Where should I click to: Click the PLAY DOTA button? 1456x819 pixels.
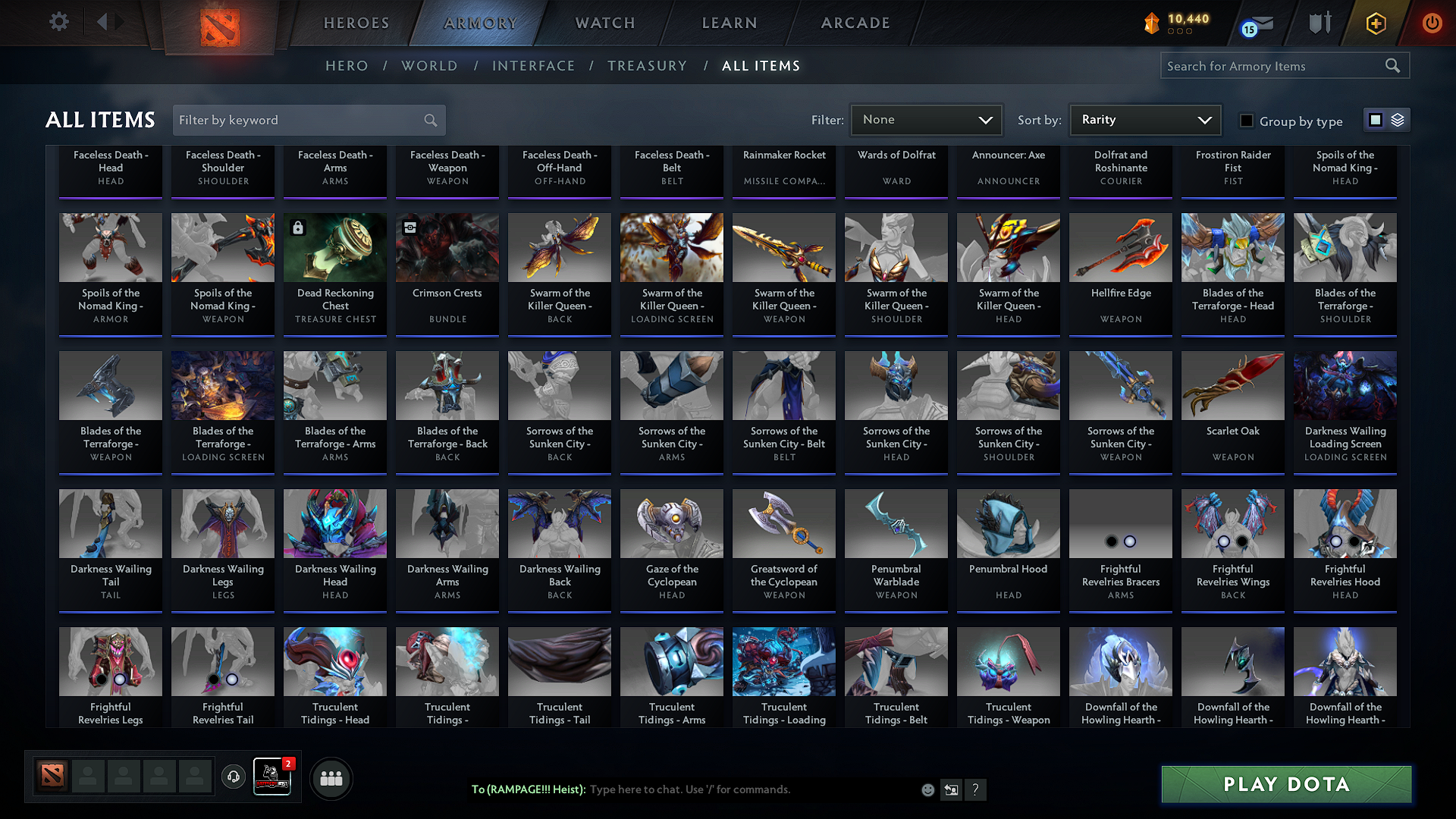pyautogui.click(x=1285, y=784)
